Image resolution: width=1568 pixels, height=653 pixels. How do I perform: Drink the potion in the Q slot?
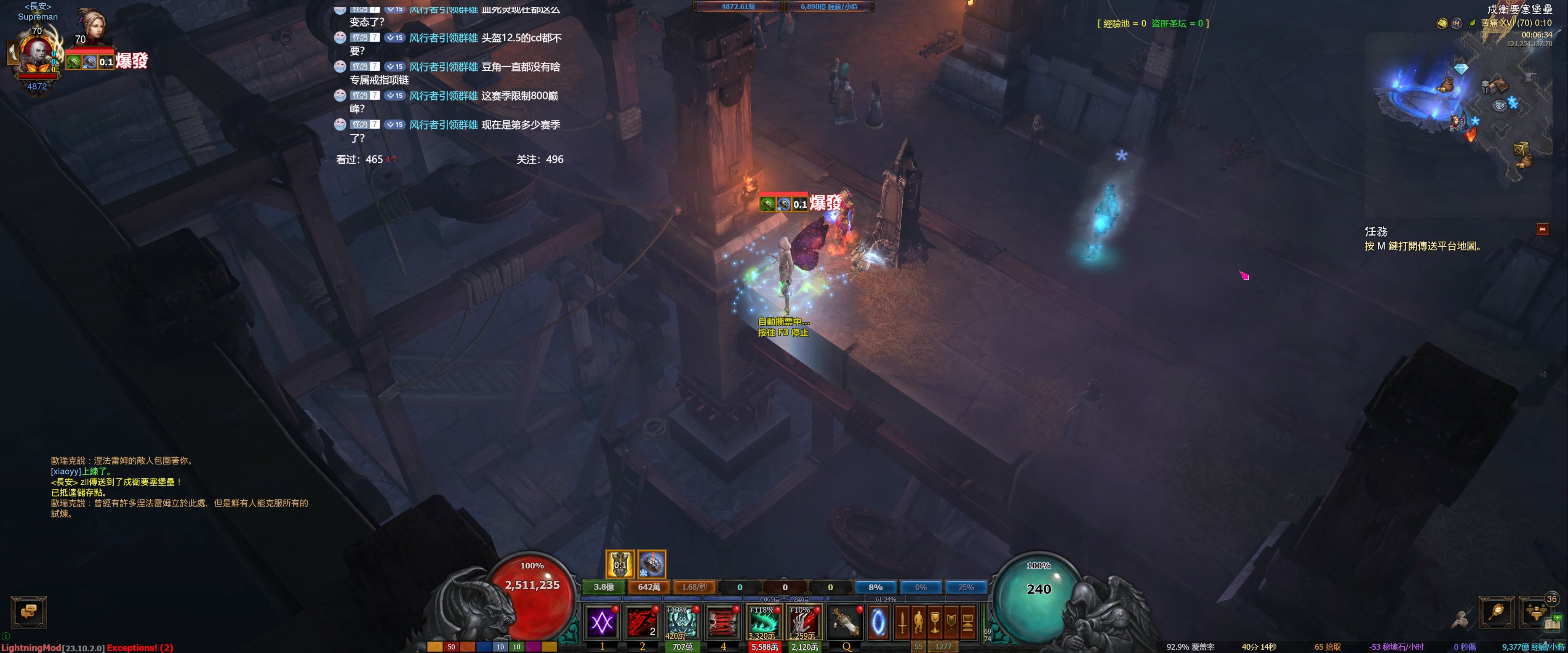(845, 622)
